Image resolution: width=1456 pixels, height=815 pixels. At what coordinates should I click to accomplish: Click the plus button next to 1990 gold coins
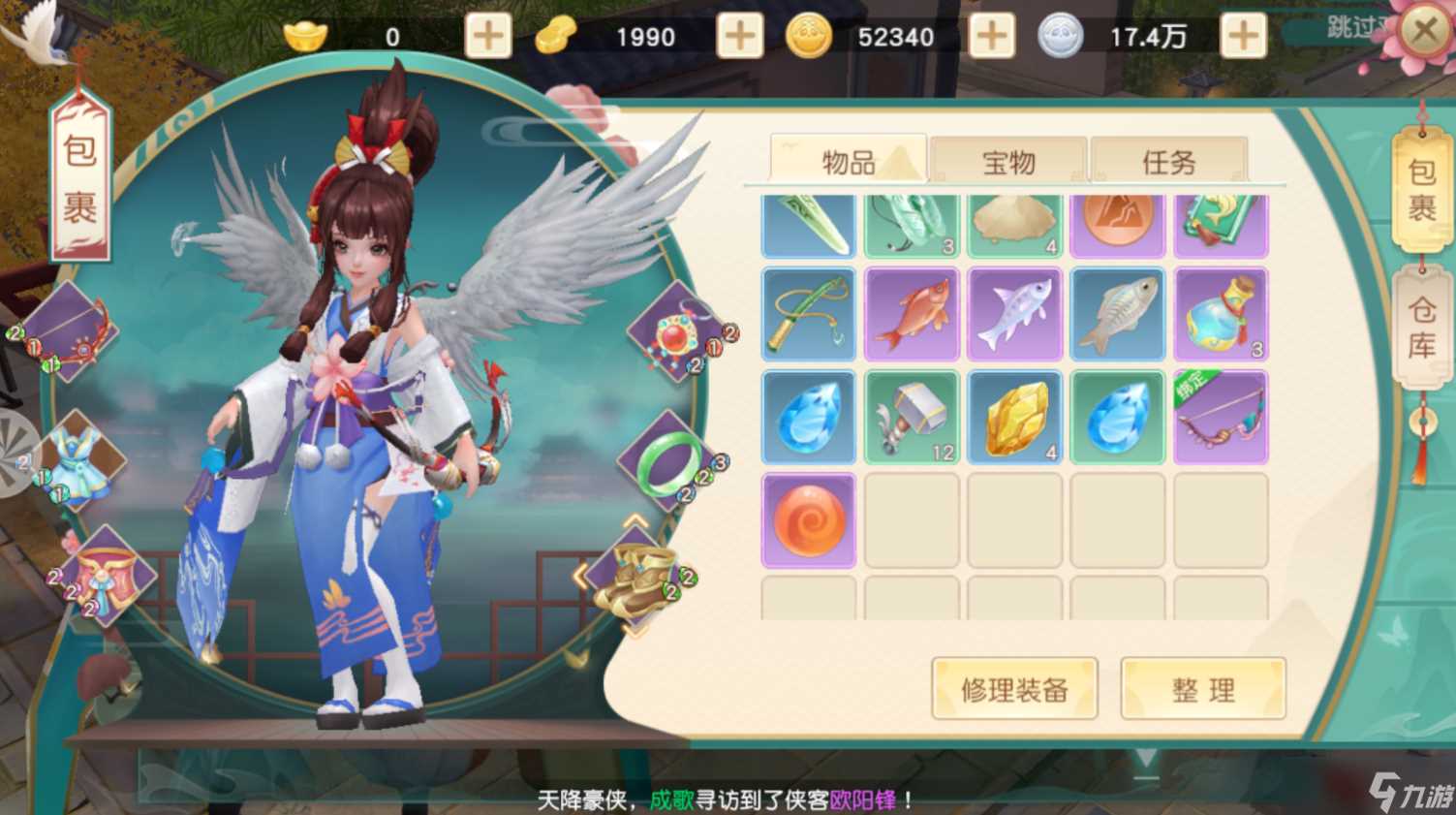[740, 36]
